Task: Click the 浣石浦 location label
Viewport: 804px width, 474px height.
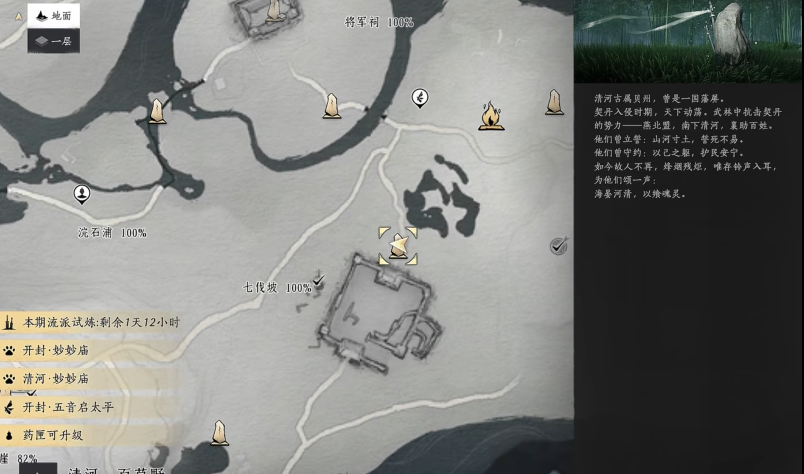Action: tap(97, 233)
